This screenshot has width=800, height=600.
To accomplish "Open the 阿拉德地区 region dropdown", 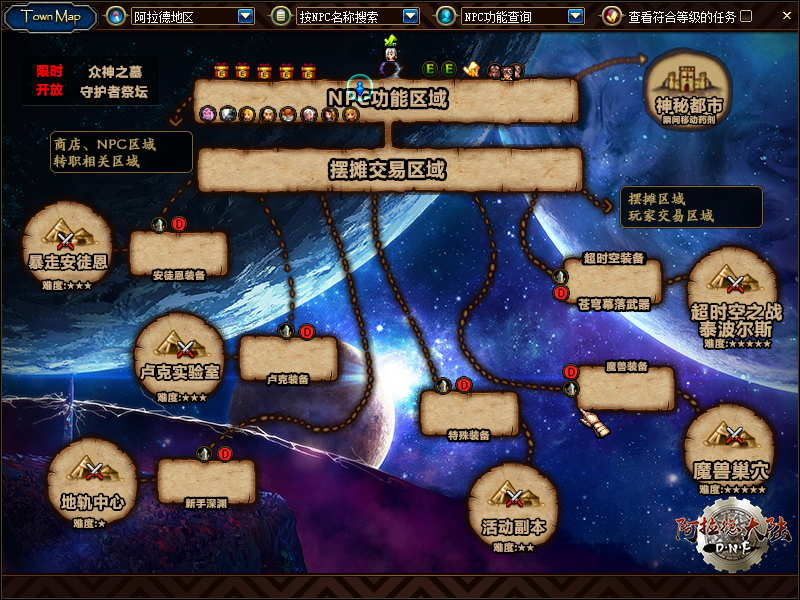I will (246, 16).
